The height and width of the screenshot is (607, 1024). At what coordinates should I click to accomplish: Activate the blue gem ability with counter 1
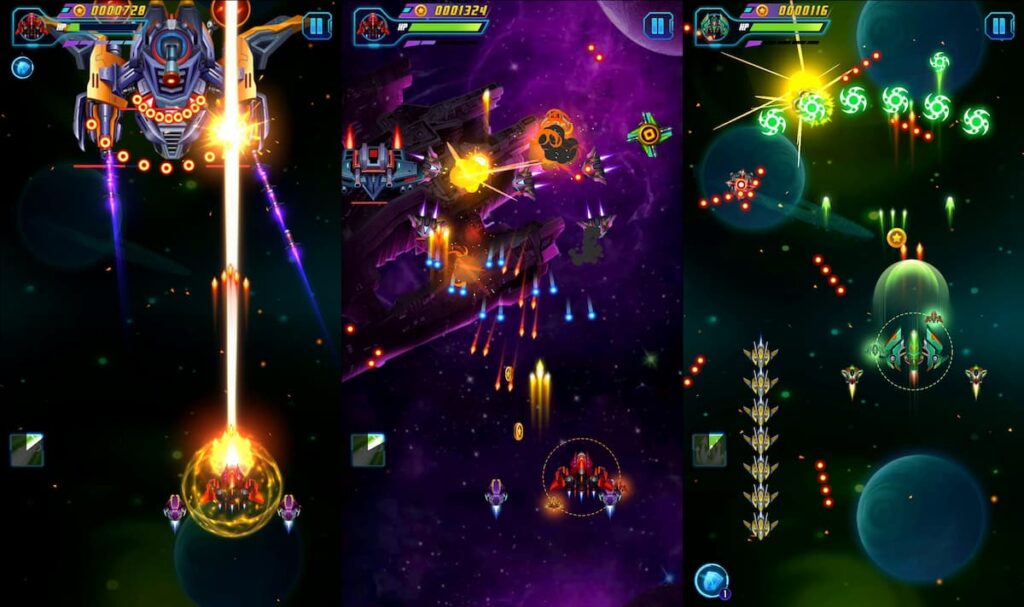711,579
